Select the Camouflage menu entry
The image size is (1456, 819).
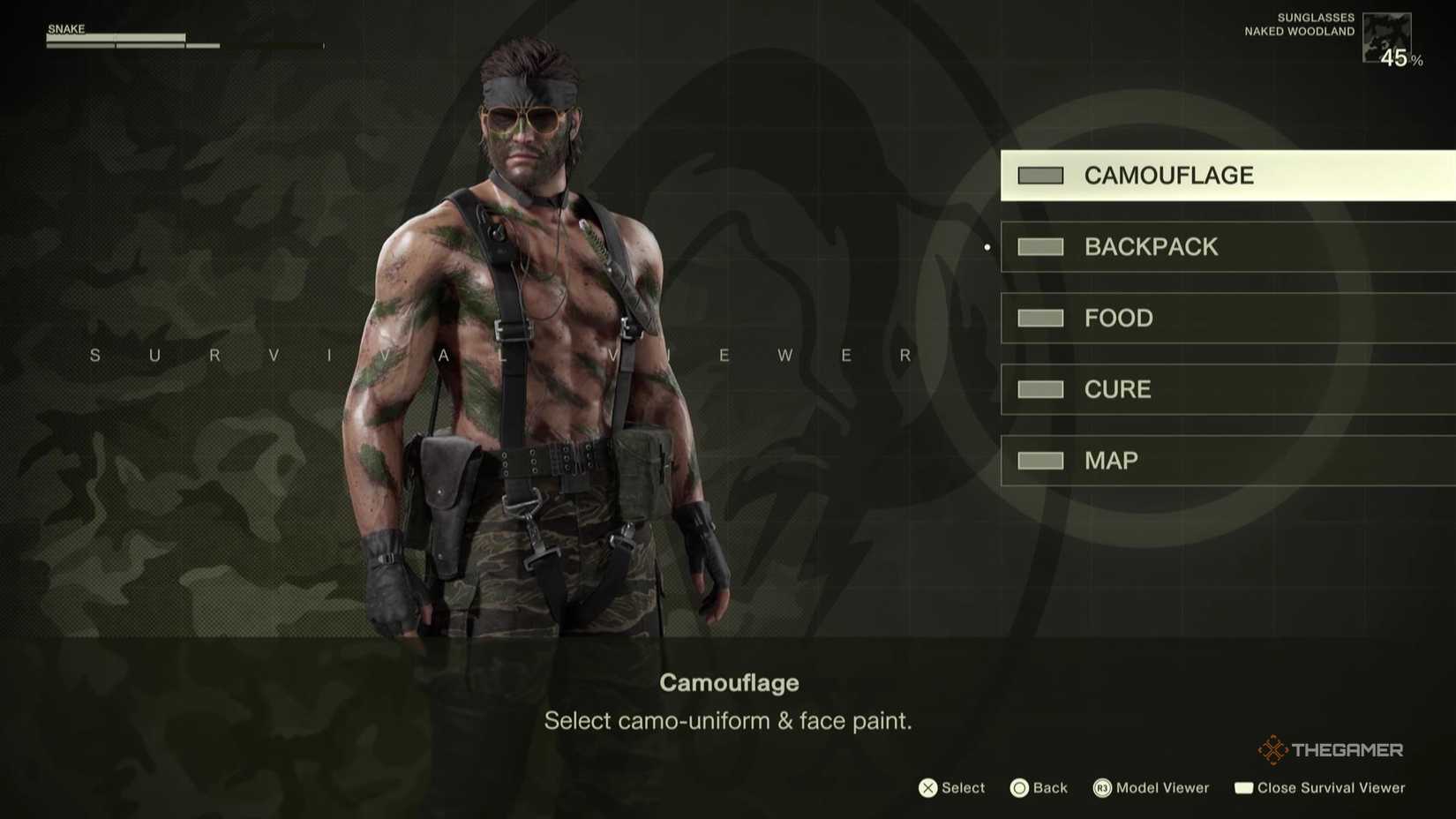1169,175
